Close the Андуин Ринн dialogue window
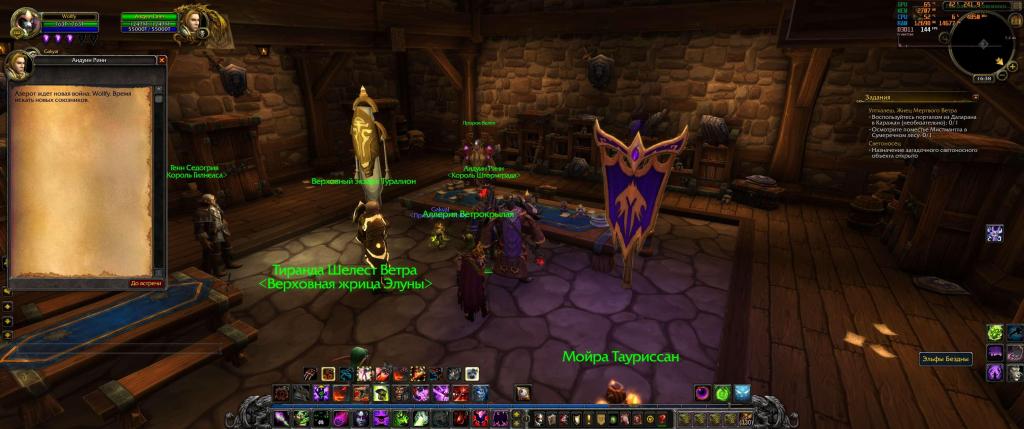This screenshot has width=1024, height=429. coord(160,60)
